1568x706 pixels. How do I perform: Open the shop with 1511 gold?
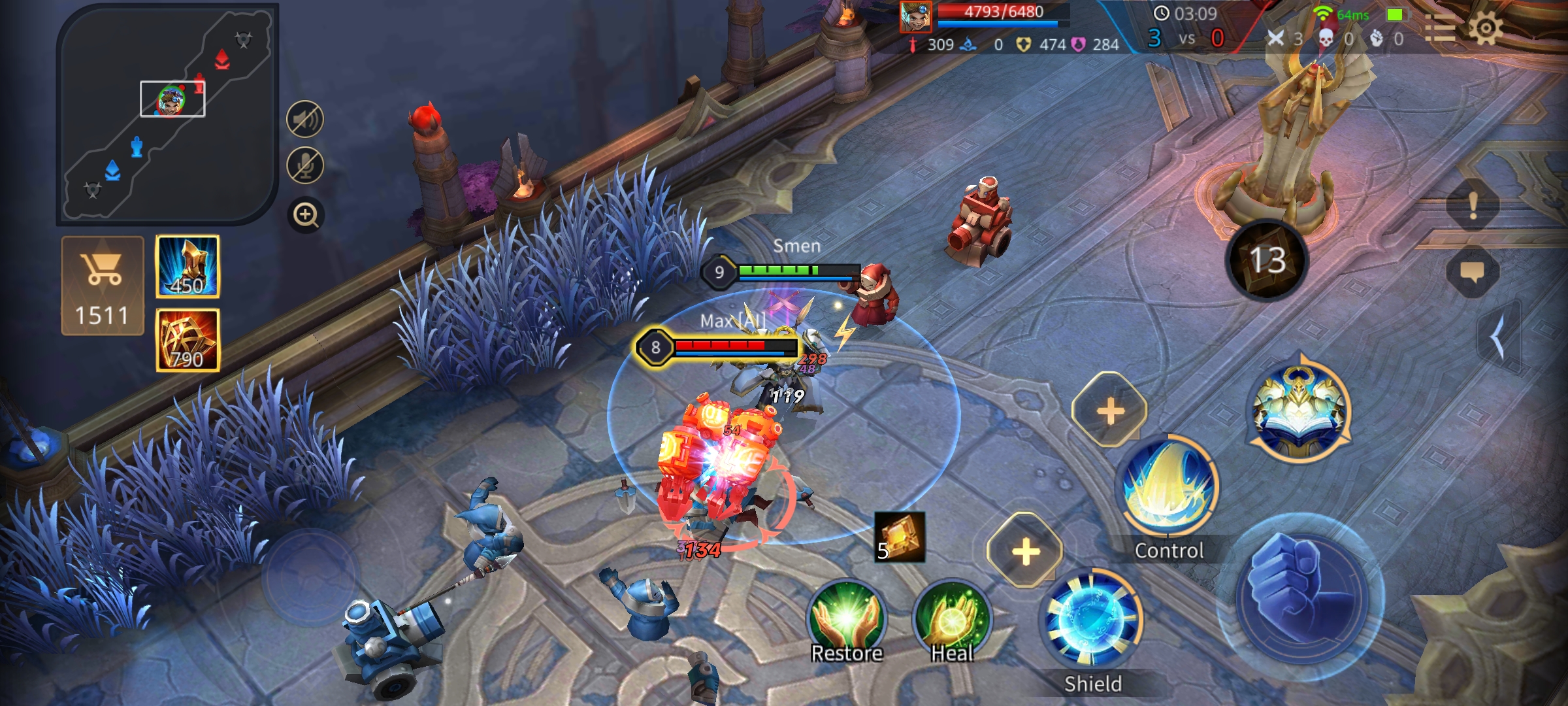coord(103,286)
